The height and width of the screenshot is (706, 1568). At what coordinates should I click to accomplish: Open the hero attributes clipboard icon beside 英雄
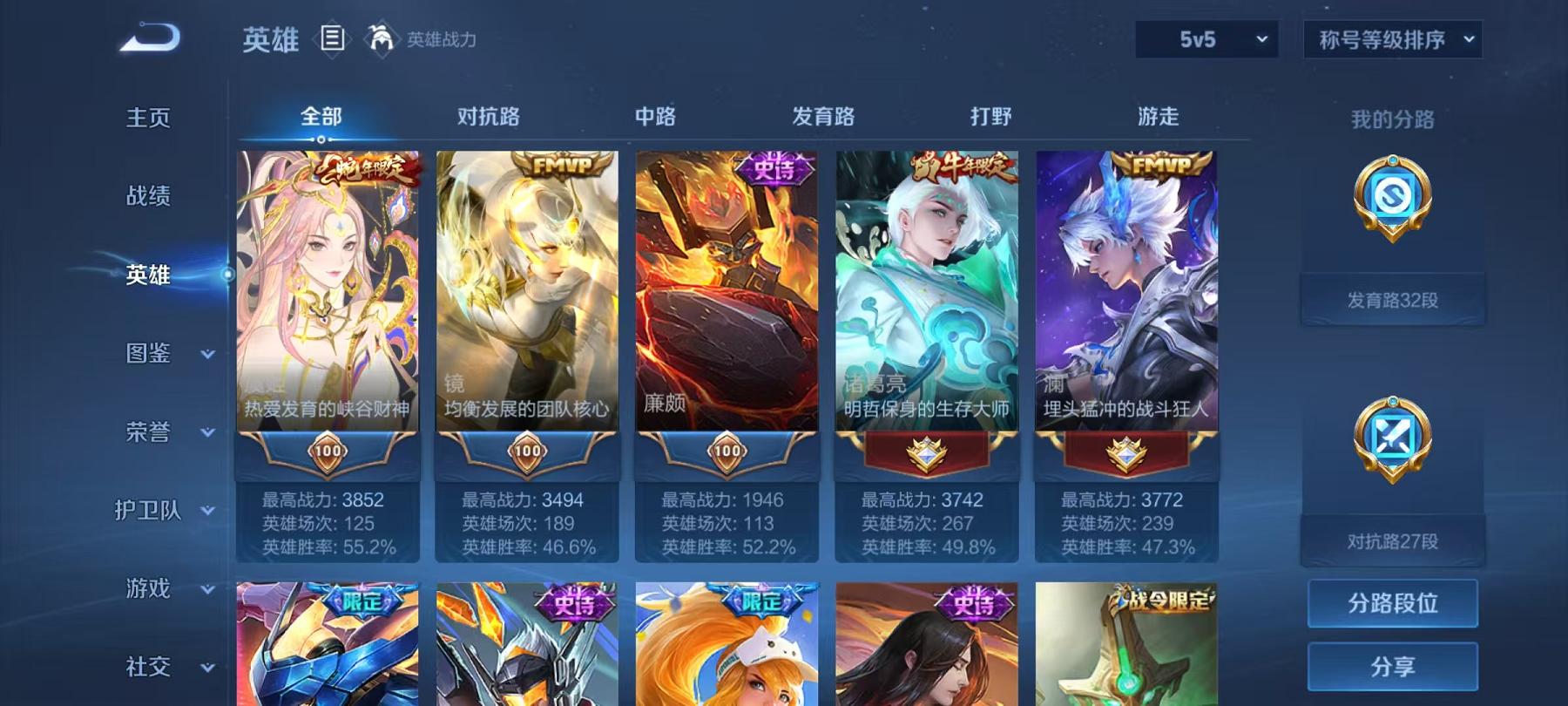pyautogui.click(x=332, y=37)
